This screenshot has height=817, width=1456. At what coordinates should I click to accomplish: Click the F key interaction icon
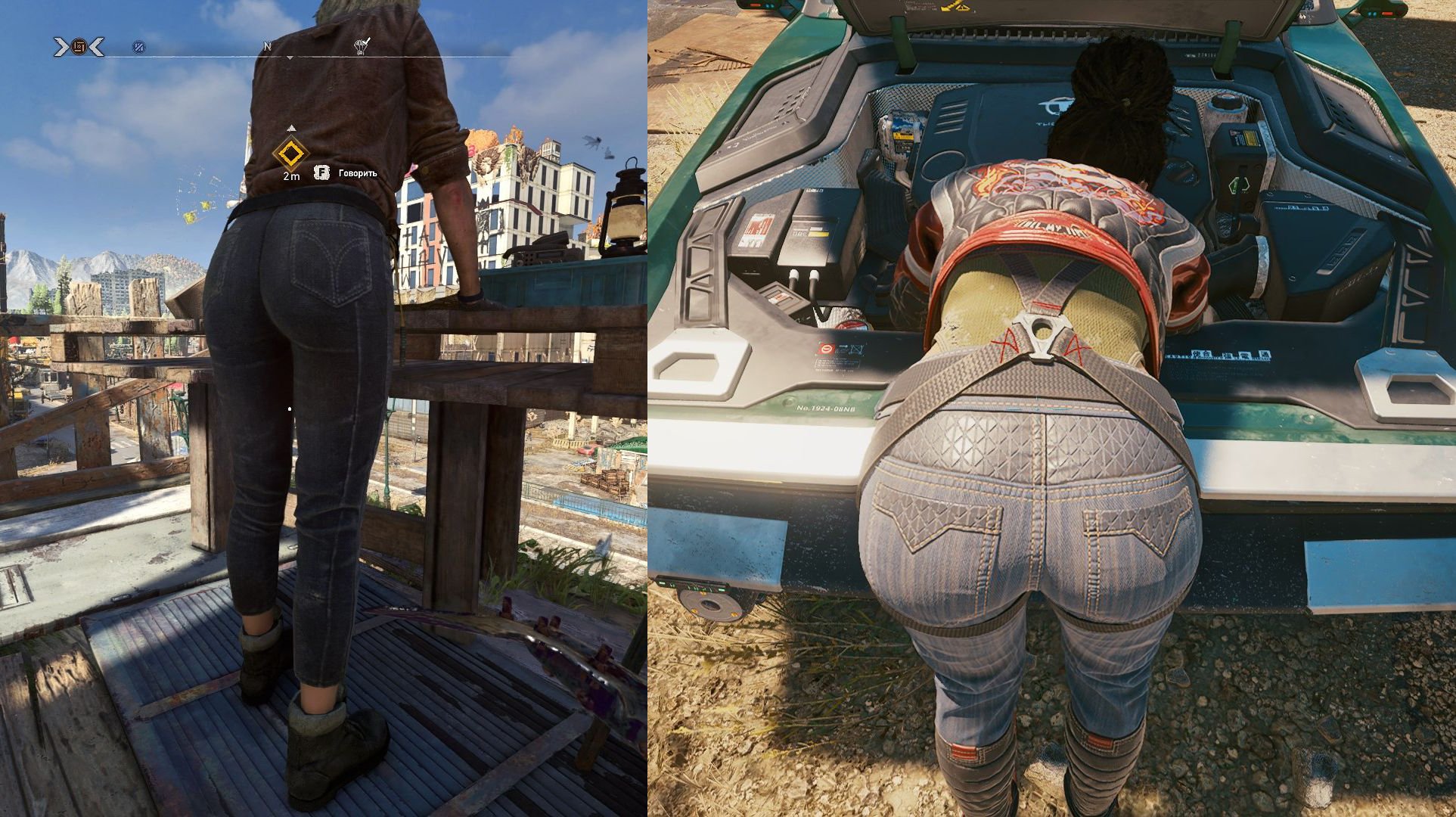tap(321, 173)
